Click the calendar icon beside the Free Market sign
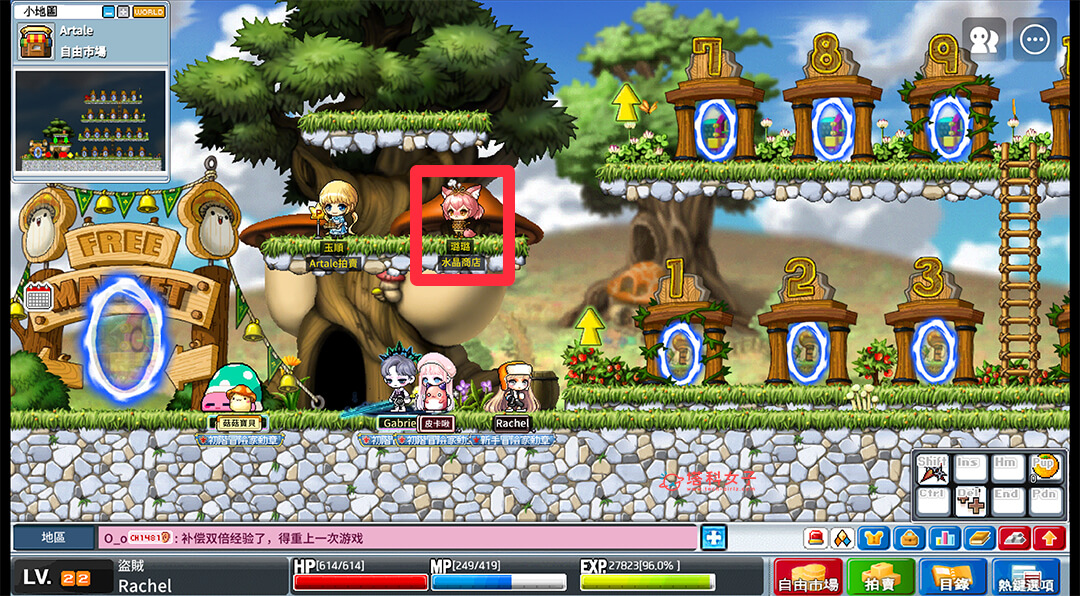Screen dimensions: 1080x596 click(x=38, y=296)
